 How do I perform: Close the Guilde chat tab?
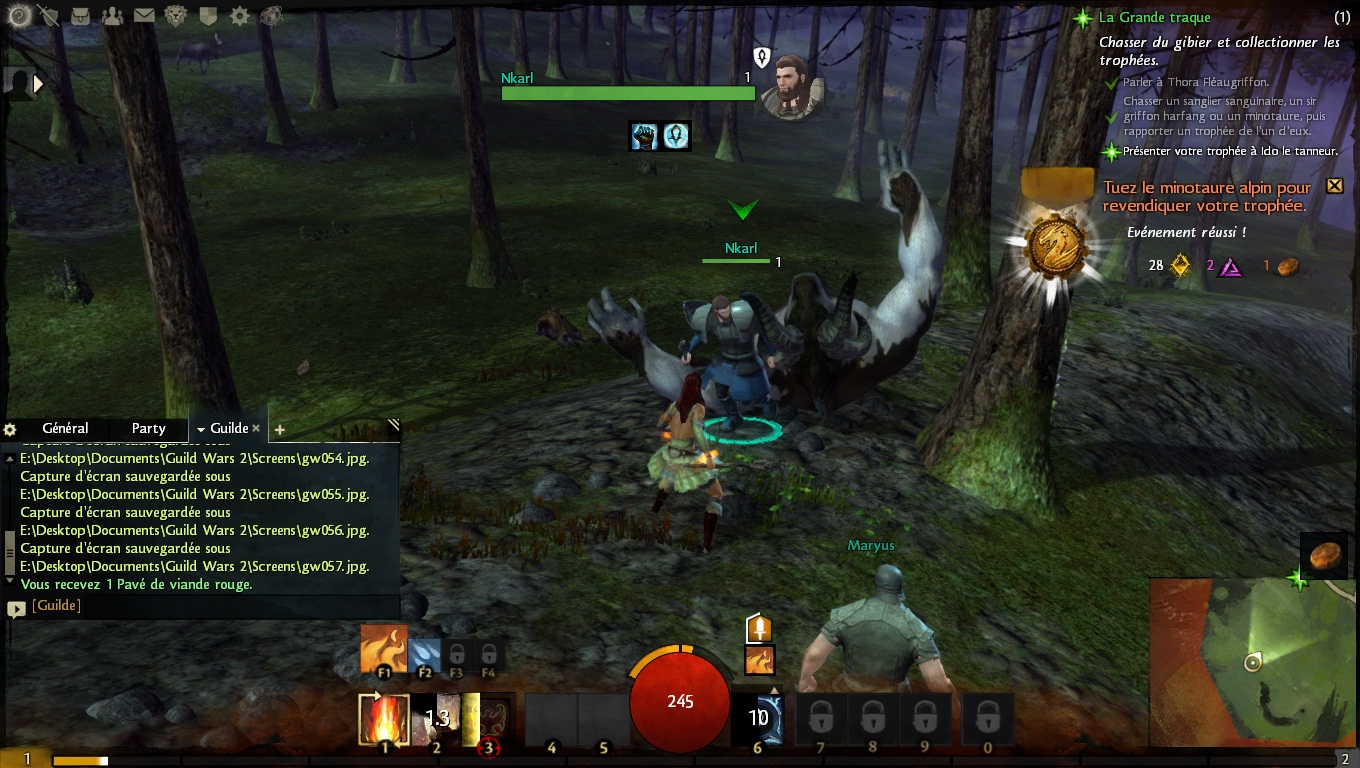[256, 428]
